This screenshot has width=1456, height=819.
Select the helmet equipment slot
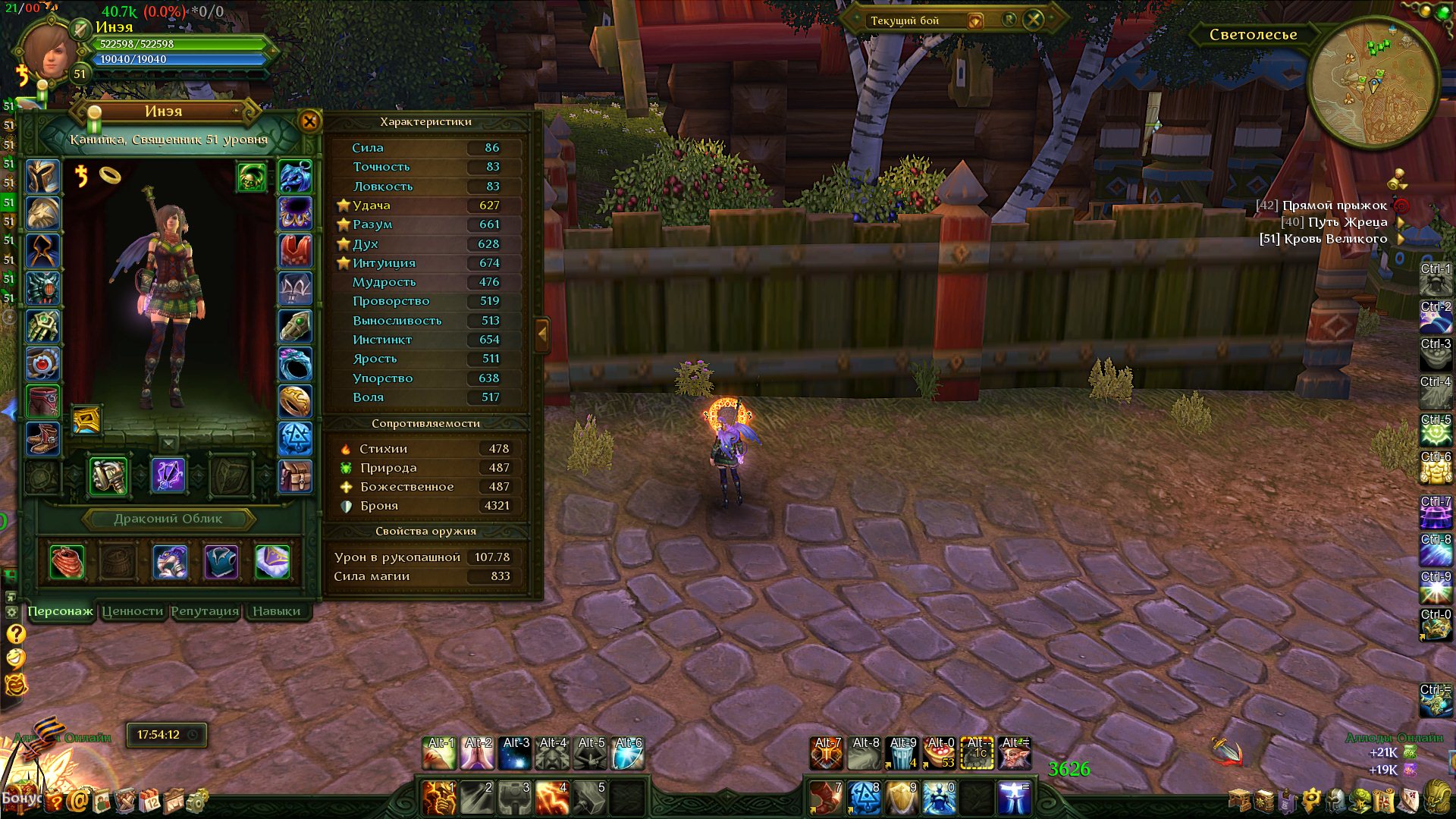[x=42, y=177]
